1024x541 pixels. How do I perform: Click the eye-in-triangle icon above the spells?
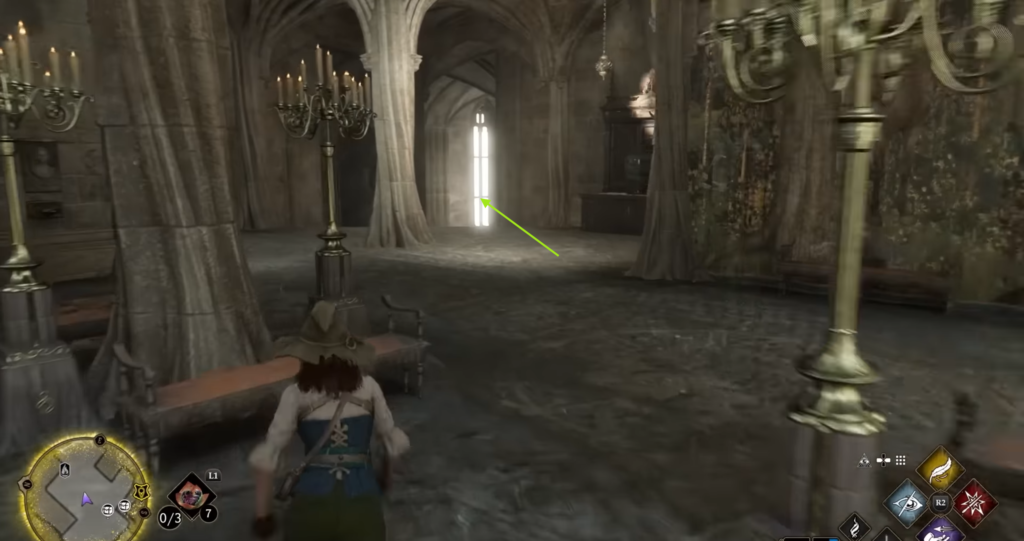coord(865,460)
